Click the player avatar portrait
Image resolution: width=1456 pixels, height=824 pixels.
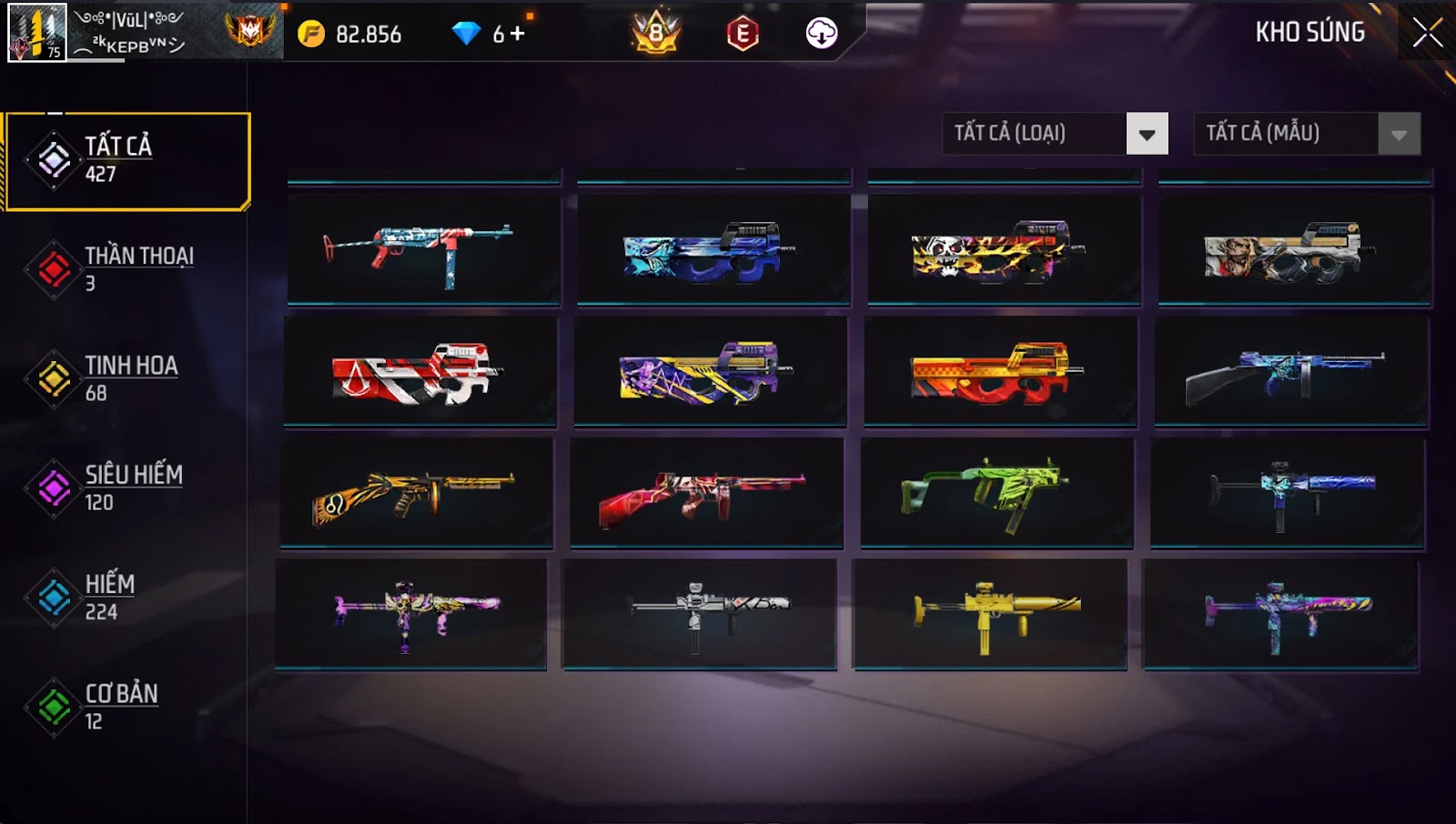pyautogui.click(x=37, y=33)
